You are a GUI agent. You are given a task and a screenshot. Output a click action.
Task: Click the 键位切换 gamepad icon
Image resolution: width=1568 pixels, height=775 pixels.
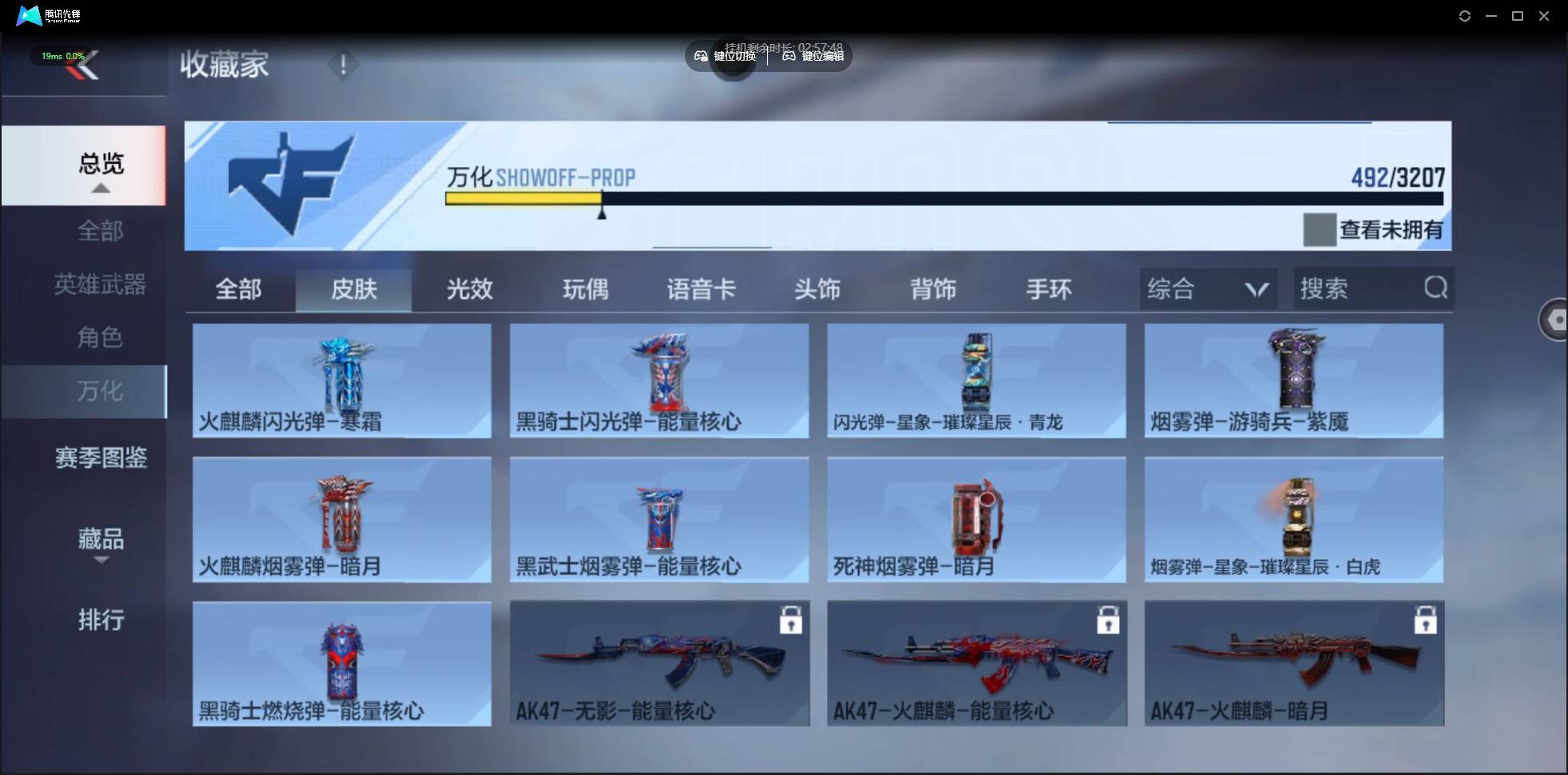click(700, 56)
